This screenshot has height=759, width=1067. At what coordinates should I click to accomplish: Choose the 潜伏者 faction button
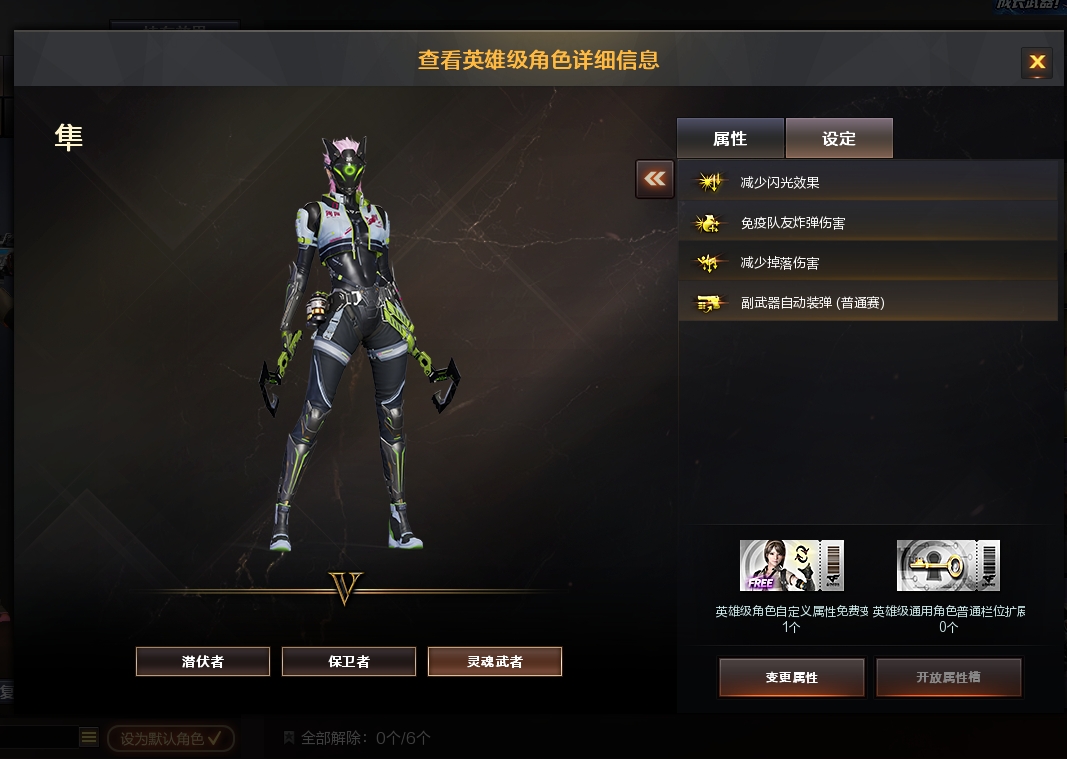203,661
